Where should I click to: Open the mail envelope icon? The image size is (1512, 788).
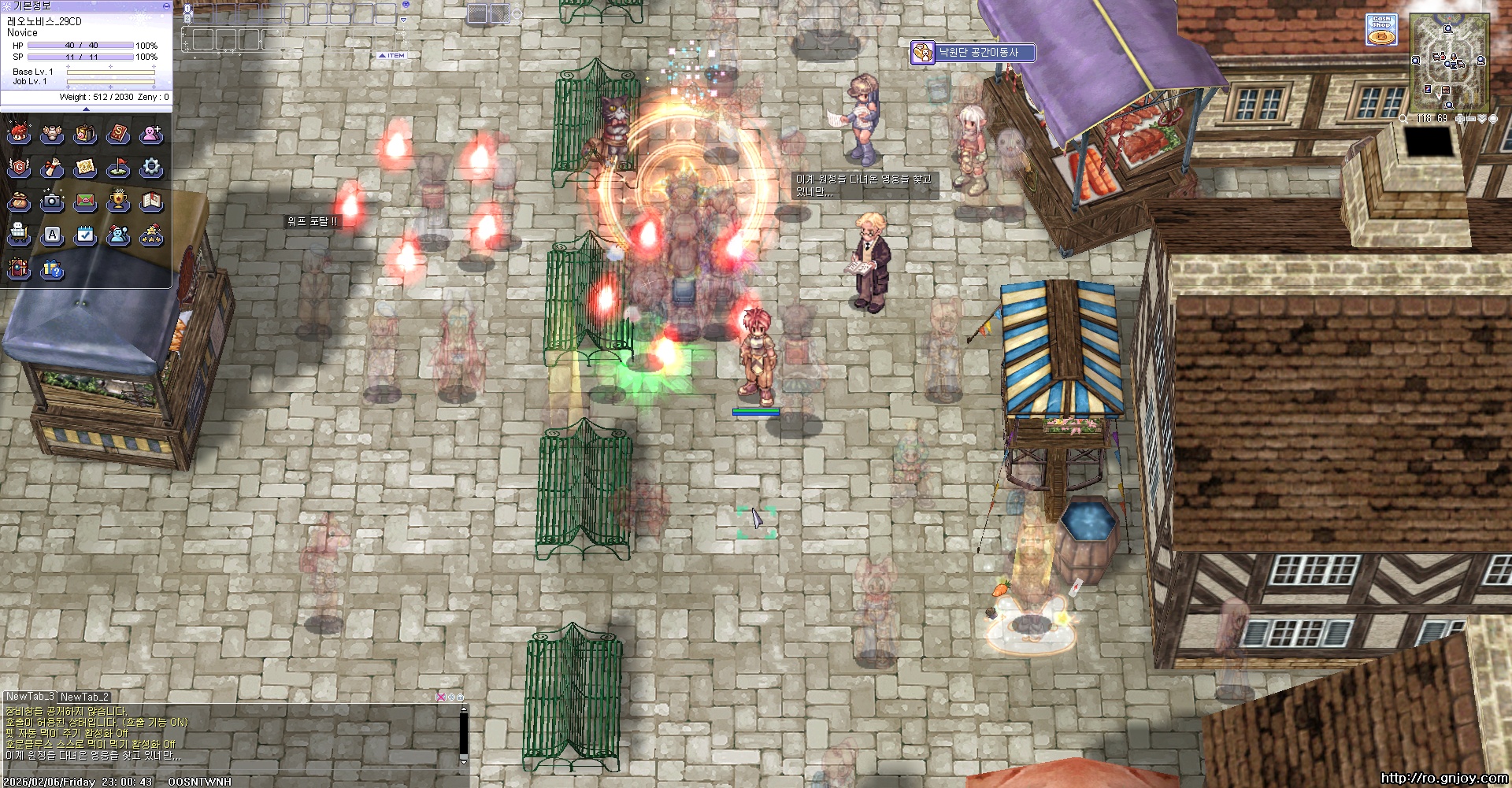85,202
